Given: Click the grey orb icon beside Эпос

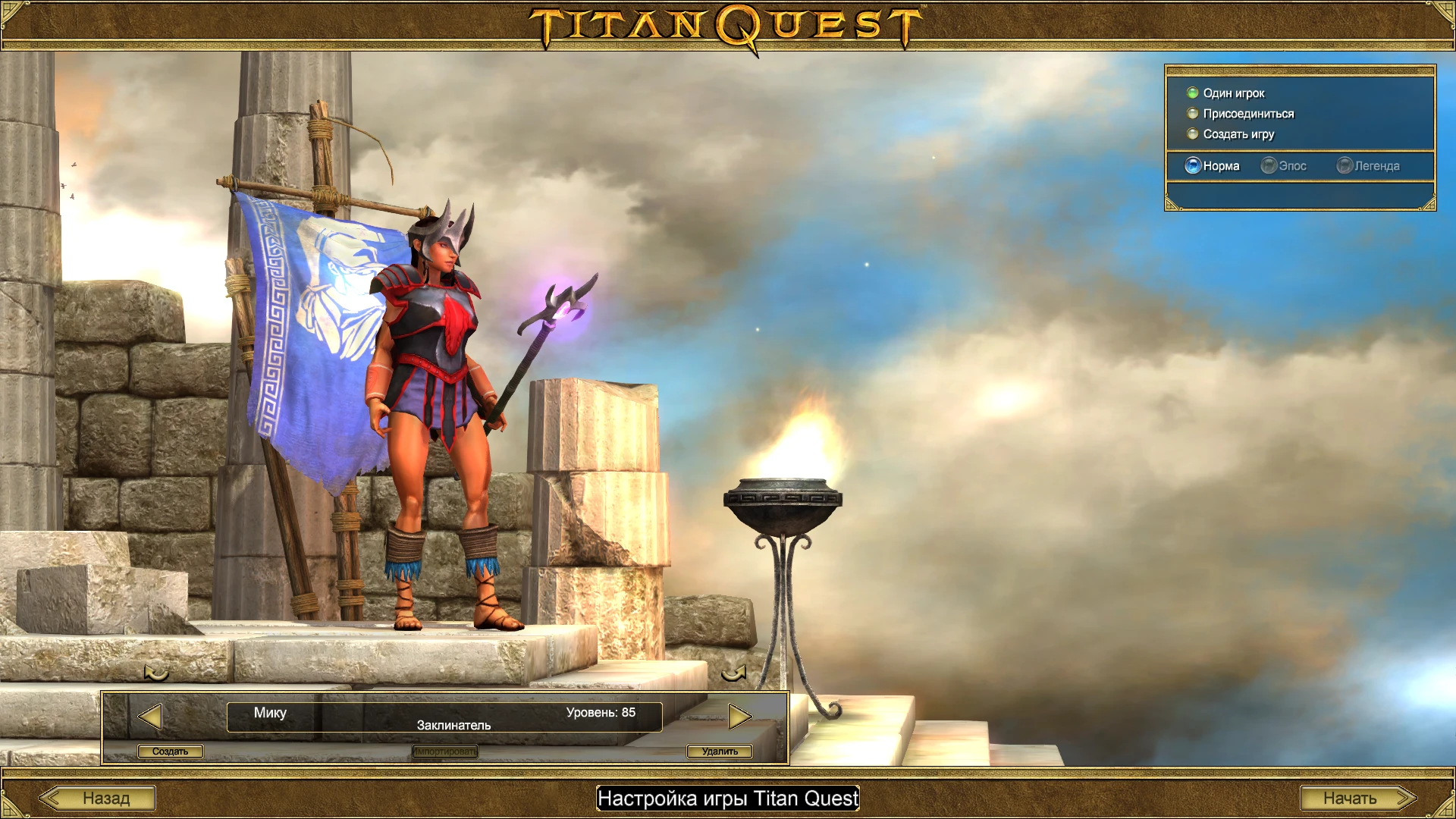Looking at the screenshot, I should (x=1268, y=165).
